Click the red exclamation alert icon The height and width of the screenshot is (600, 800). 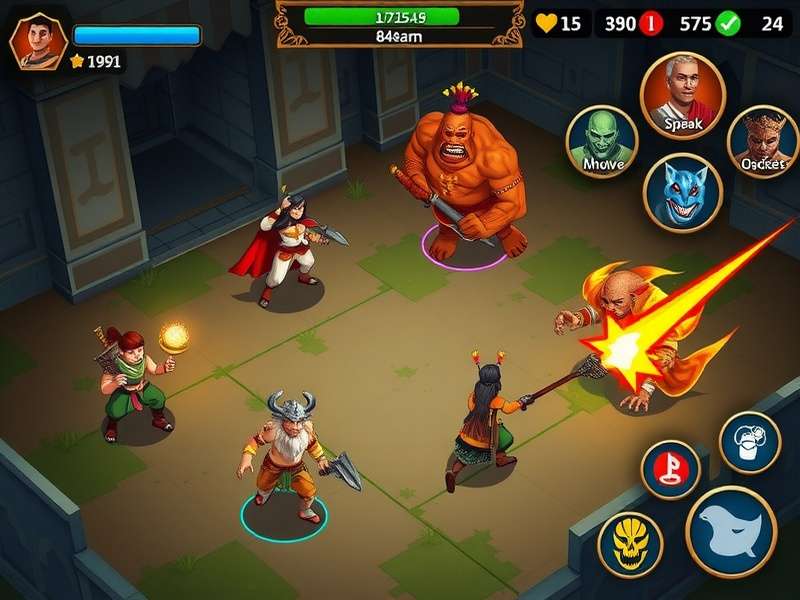[650, 24]
